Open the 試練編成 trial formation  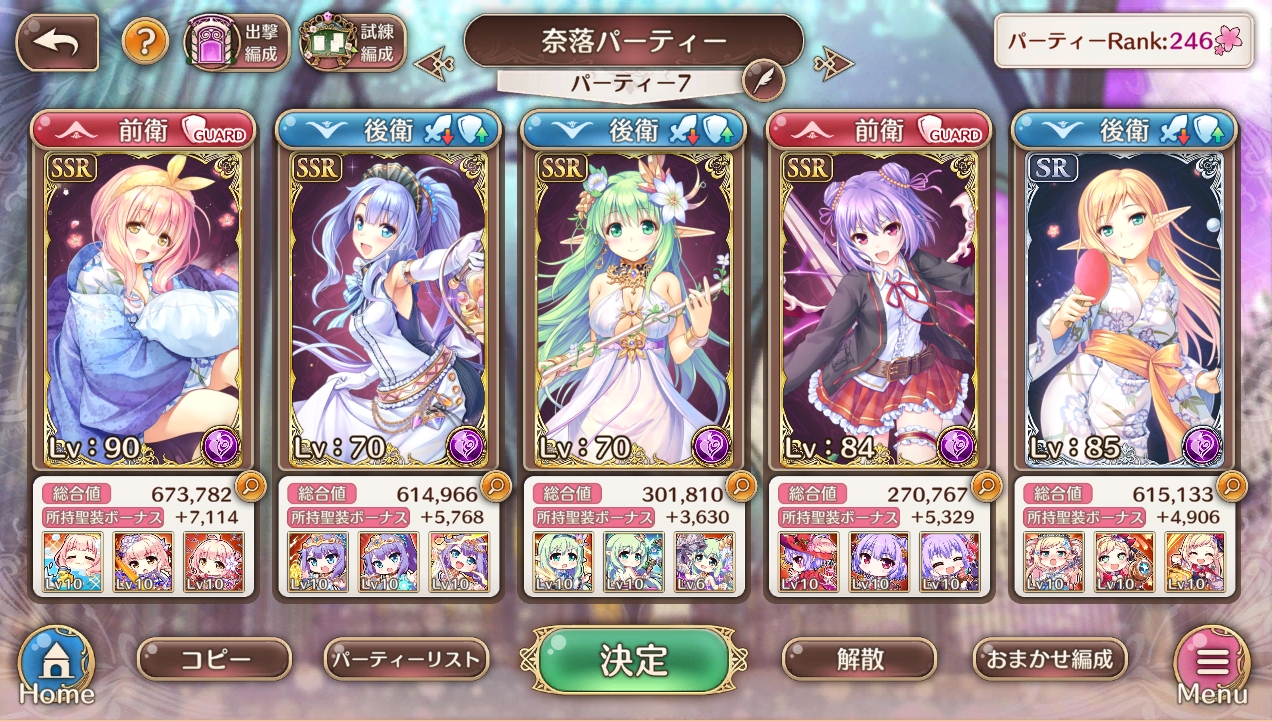(x=353, y=43)
